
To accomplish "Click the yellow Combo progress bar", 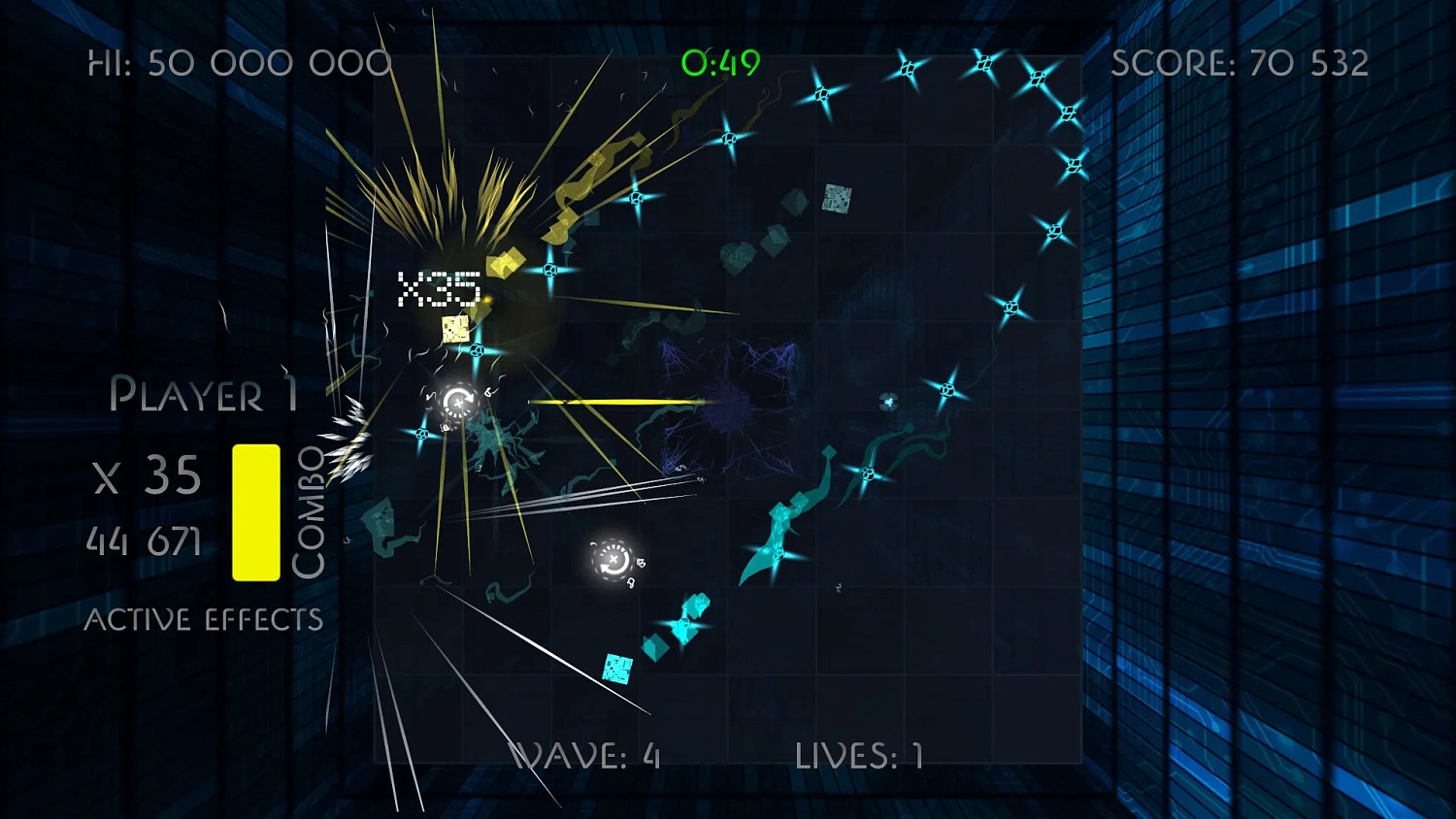I will 255,509.
